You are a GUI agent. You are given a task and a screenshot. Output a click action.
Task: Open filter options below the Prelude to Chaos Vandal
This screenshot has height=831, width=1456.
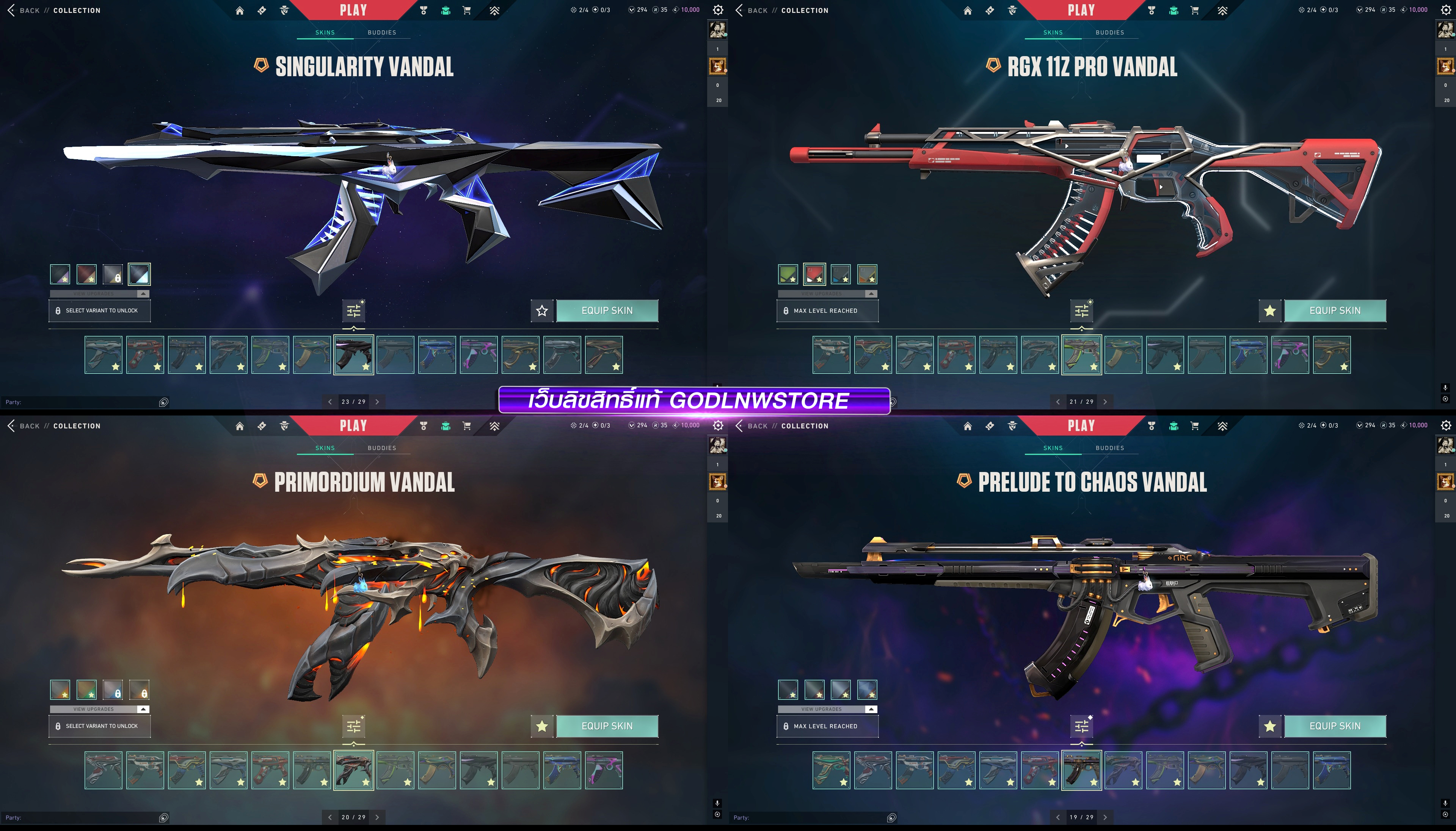coord(1082,726)
